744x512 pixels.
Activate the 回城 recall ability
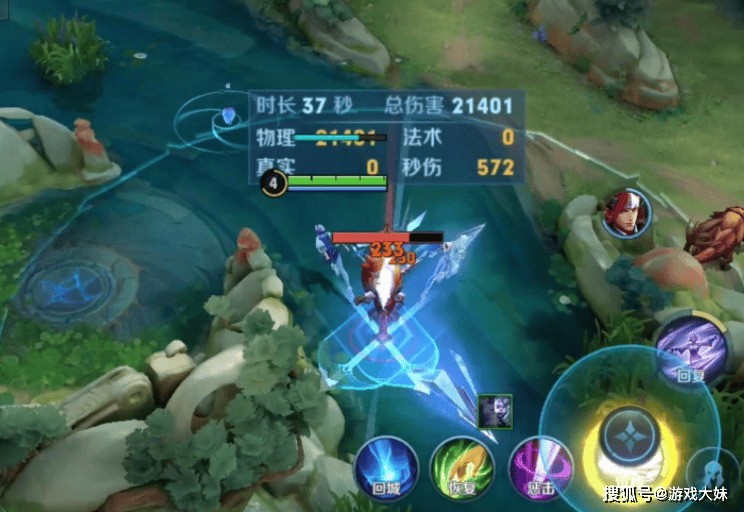(388, 469)
